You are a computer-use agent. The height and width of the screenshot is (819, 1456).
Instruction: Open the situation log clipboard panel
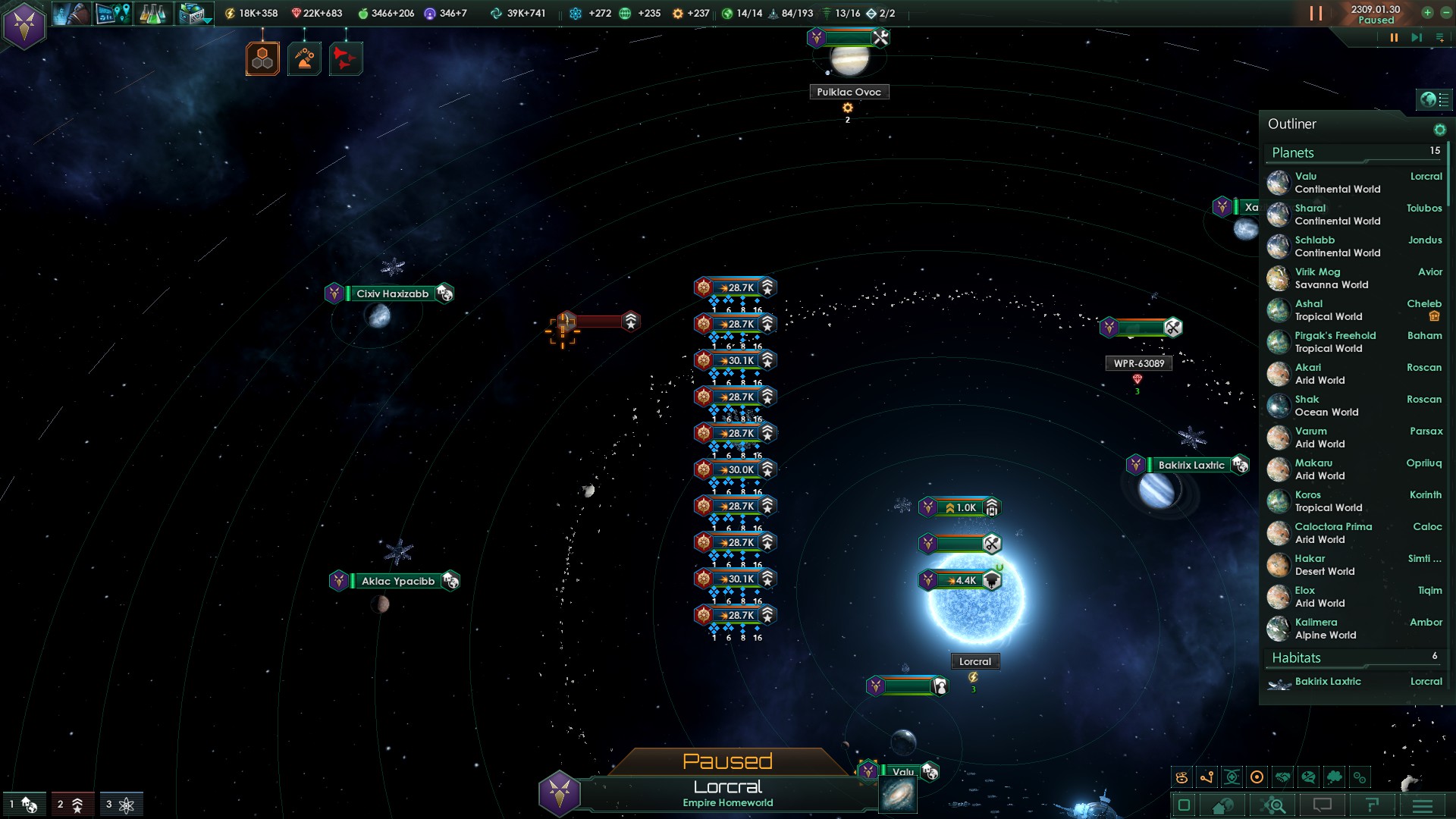[193, 14]
